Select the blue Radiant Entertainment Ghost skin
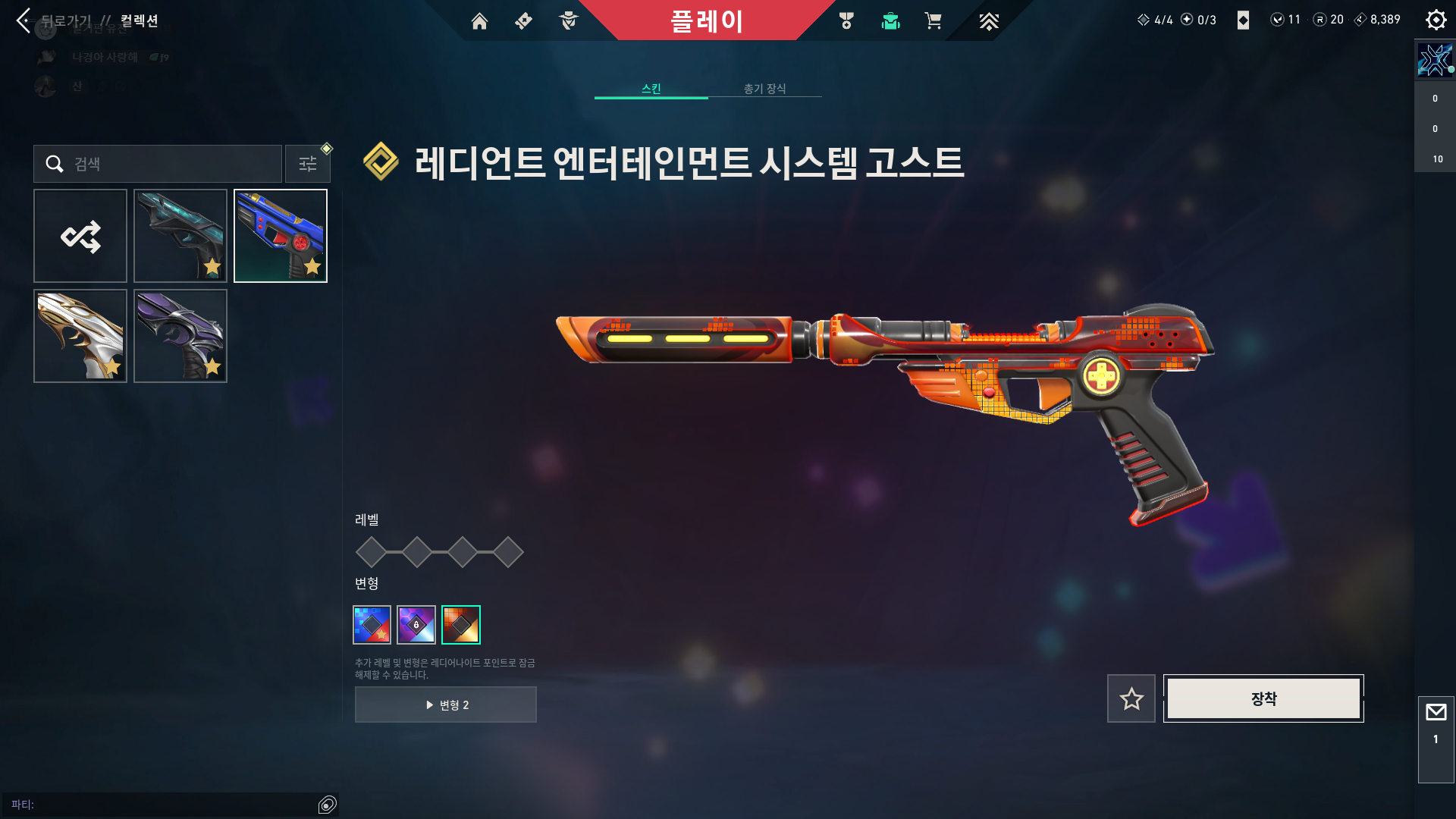 (281, 236)
